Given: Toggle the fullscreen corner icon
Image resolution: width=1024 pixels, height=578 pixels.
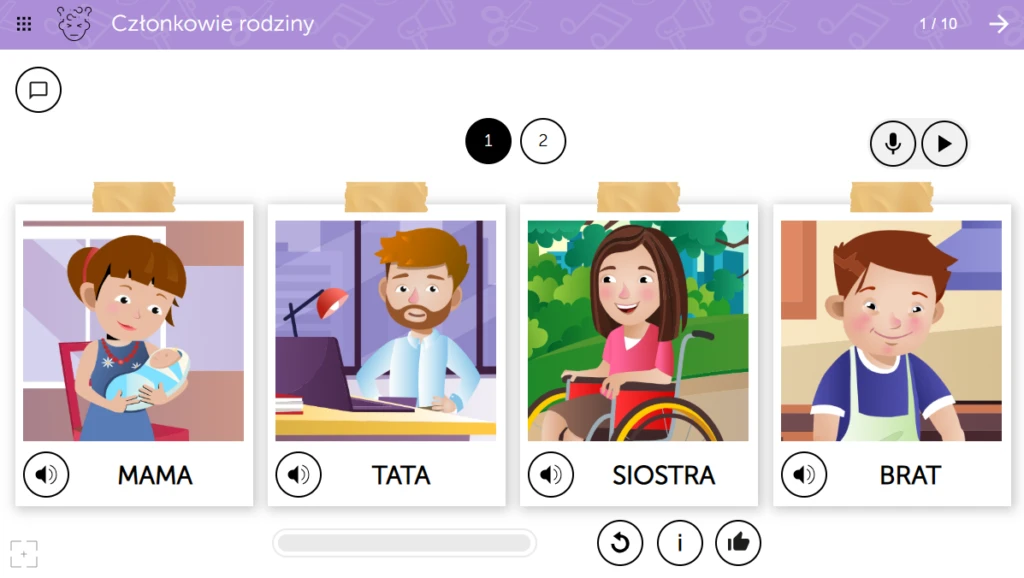Looking at the screenshot, I should (24, 553).
